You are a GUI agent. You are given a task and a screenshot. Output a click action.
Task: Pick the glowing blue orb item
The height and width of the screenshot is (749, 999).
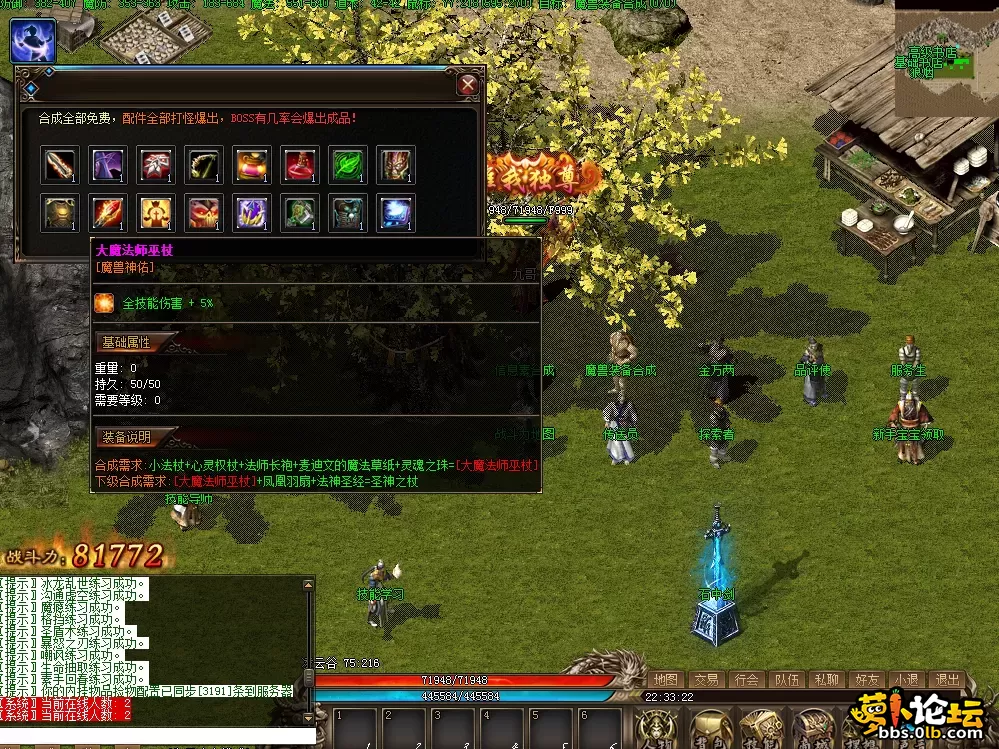(x=396, y=213)
